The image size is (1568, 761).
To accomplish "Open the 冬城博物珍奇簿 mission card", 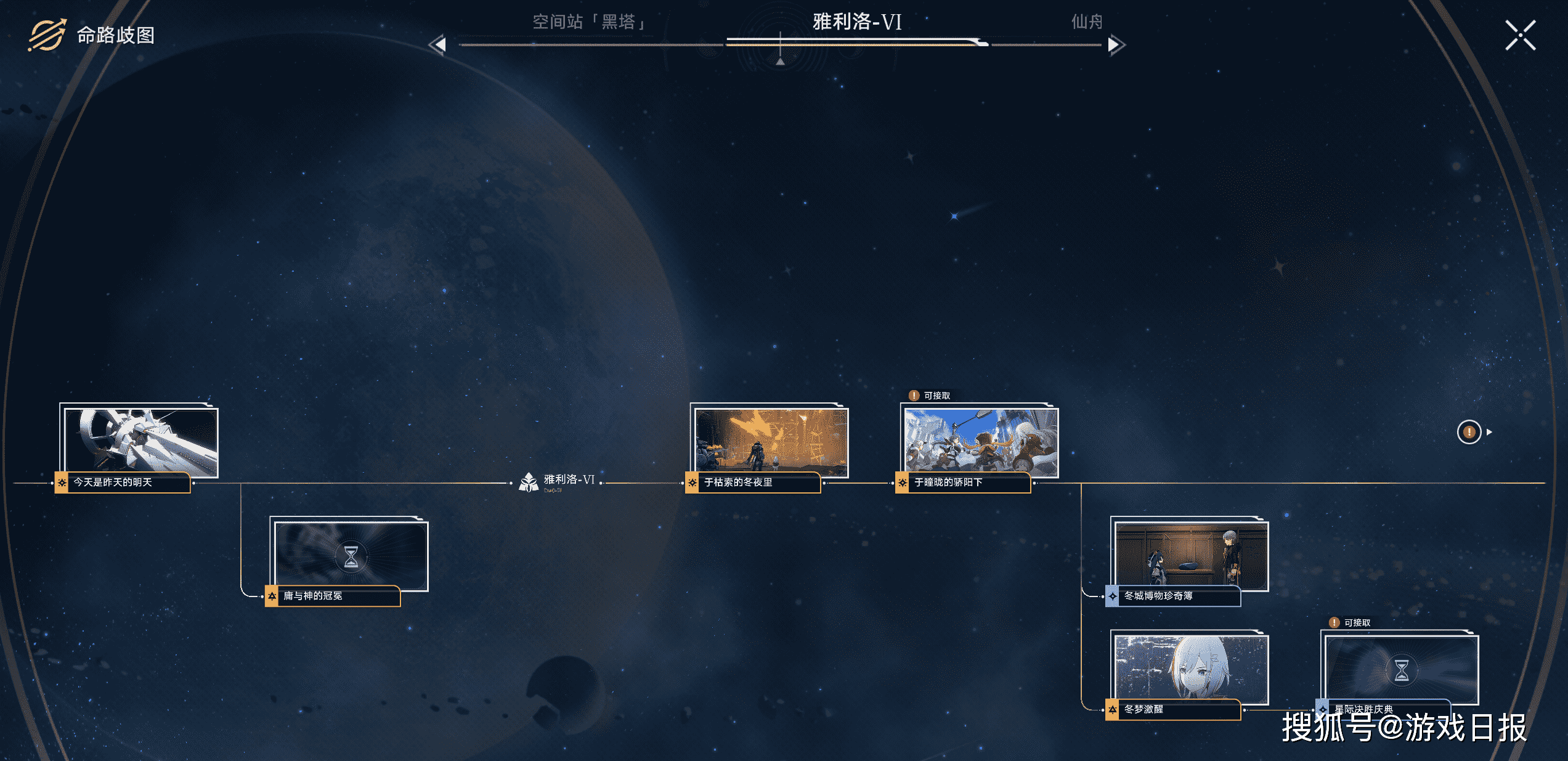I will tap(1190, 556).
